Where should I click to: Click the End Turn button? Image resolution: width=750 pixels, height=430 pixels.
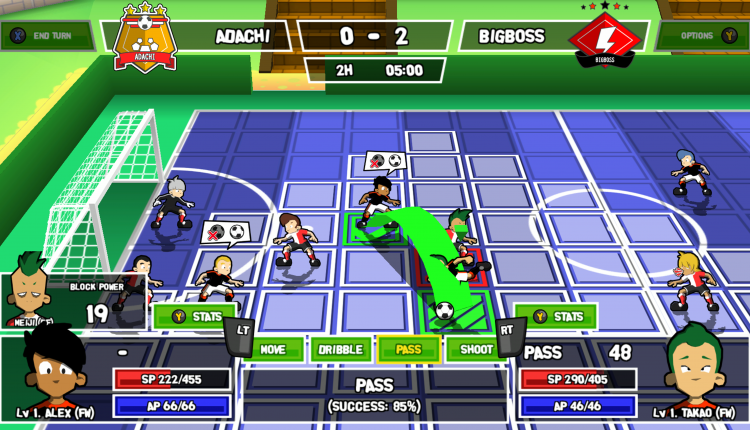45,37
